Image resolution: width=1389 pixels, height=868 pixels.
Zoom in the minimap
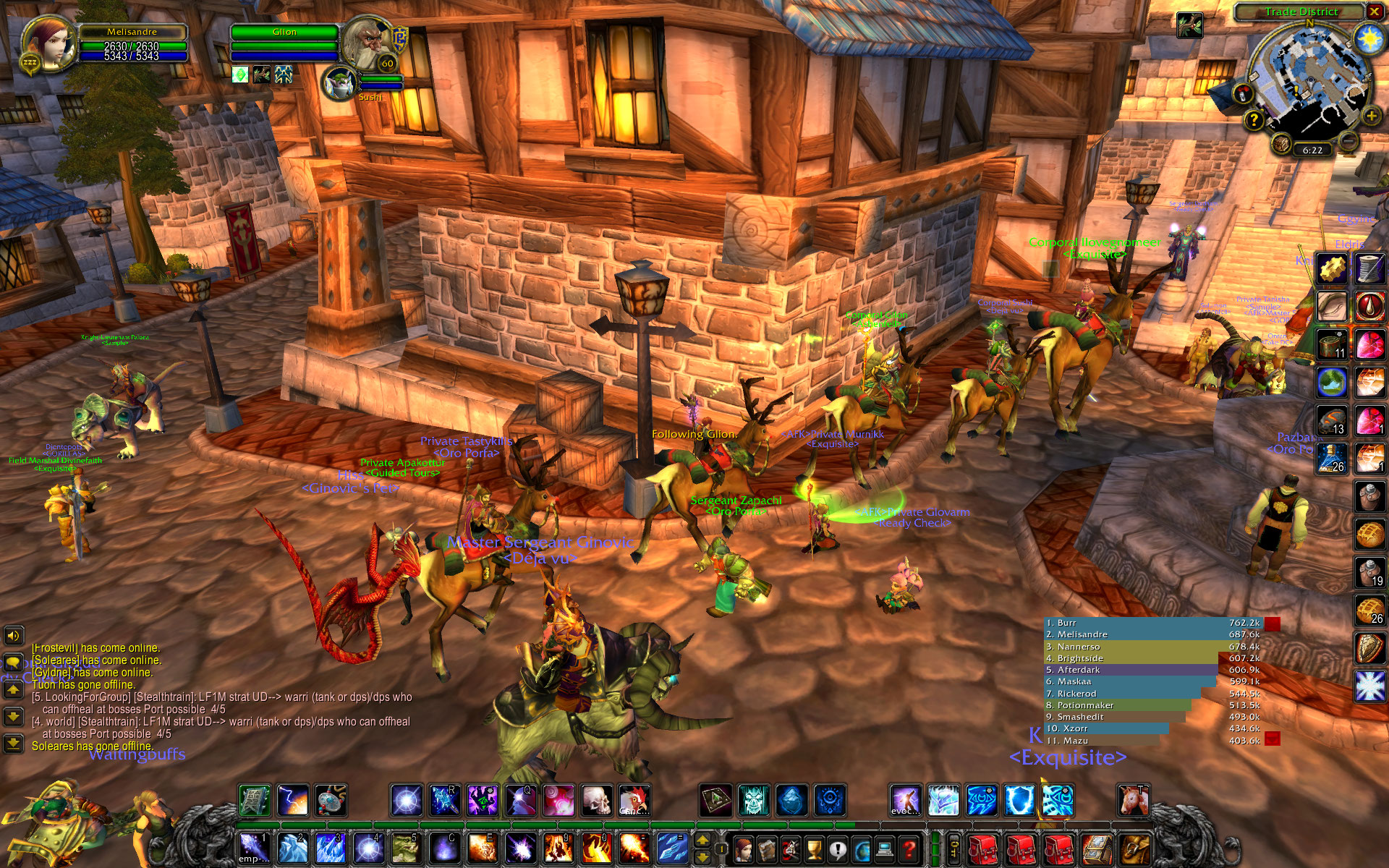pyautogui.click(x=1369, y=116)
